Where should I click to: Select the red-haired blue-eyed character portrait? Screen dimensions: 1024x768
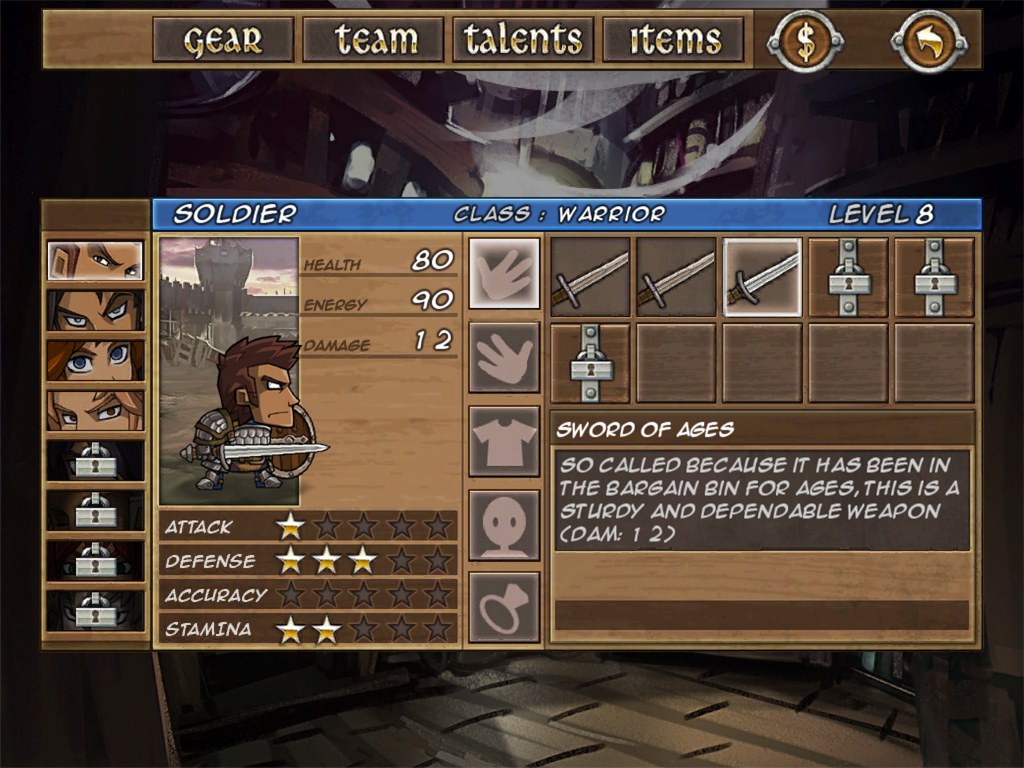[96, 360]
